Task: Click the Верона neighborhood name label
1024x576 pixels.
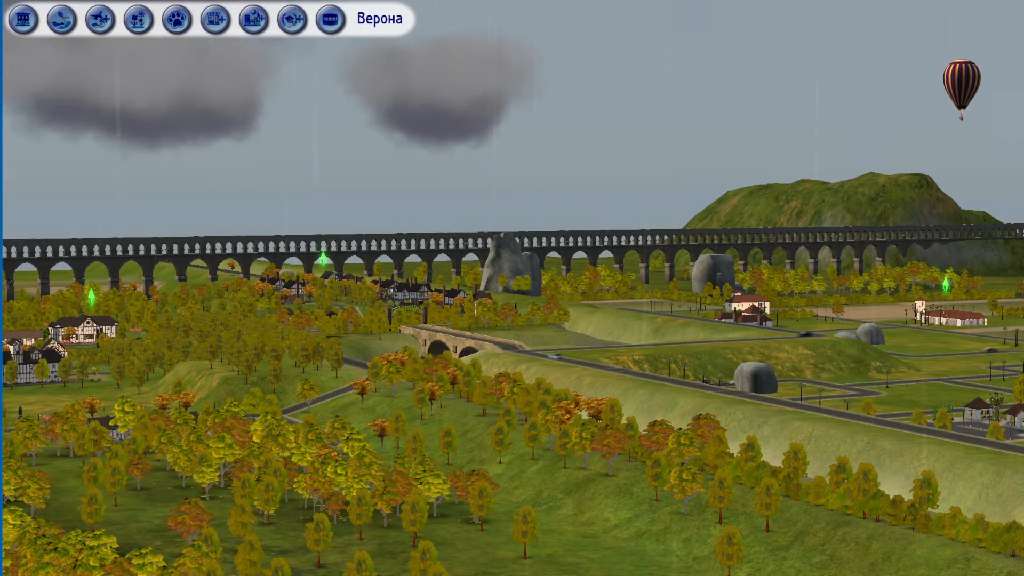Action: (x=380, y=19)
